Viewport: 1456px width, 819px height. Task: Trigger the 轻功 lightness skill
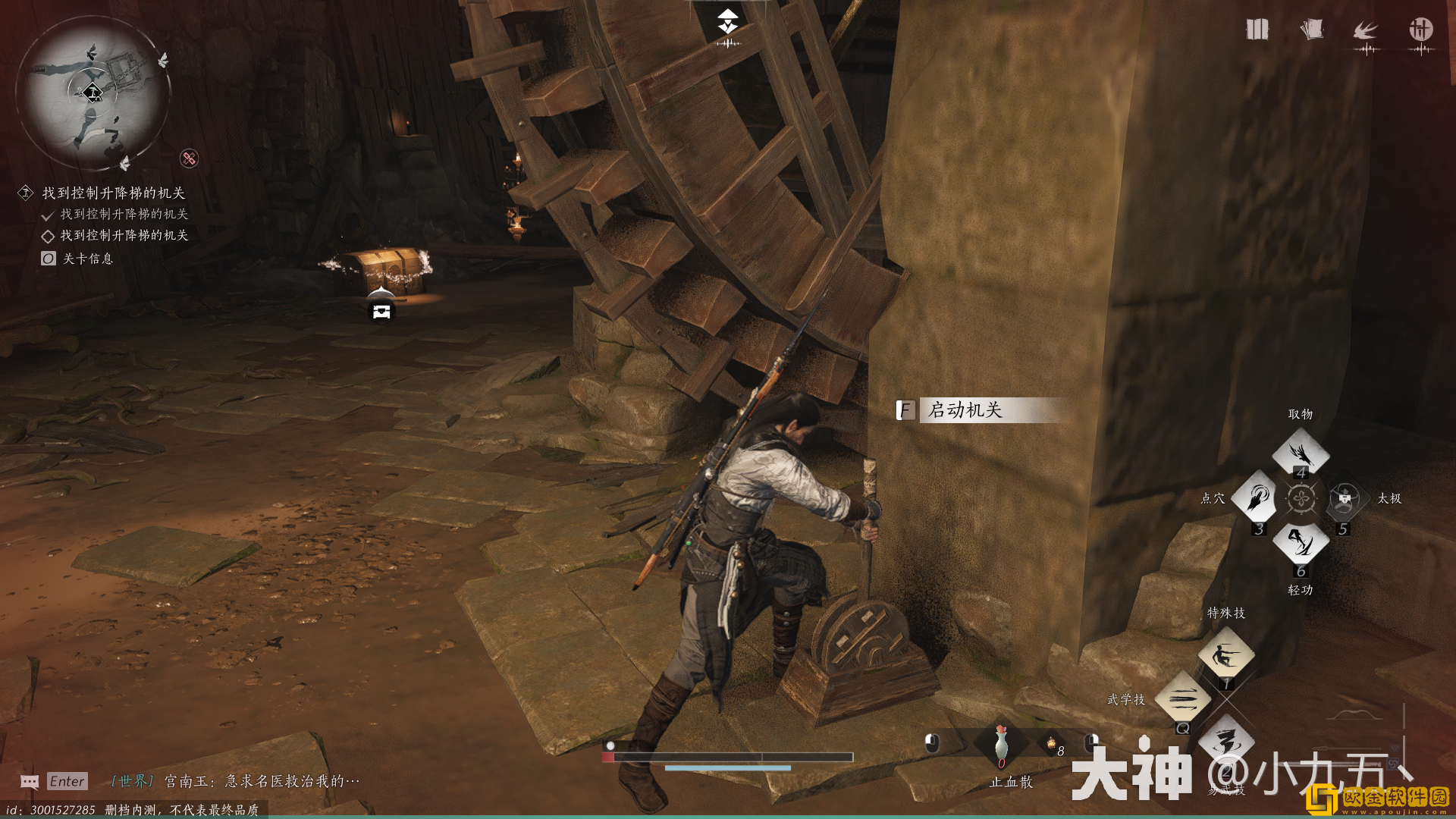tap(1301, 542)
